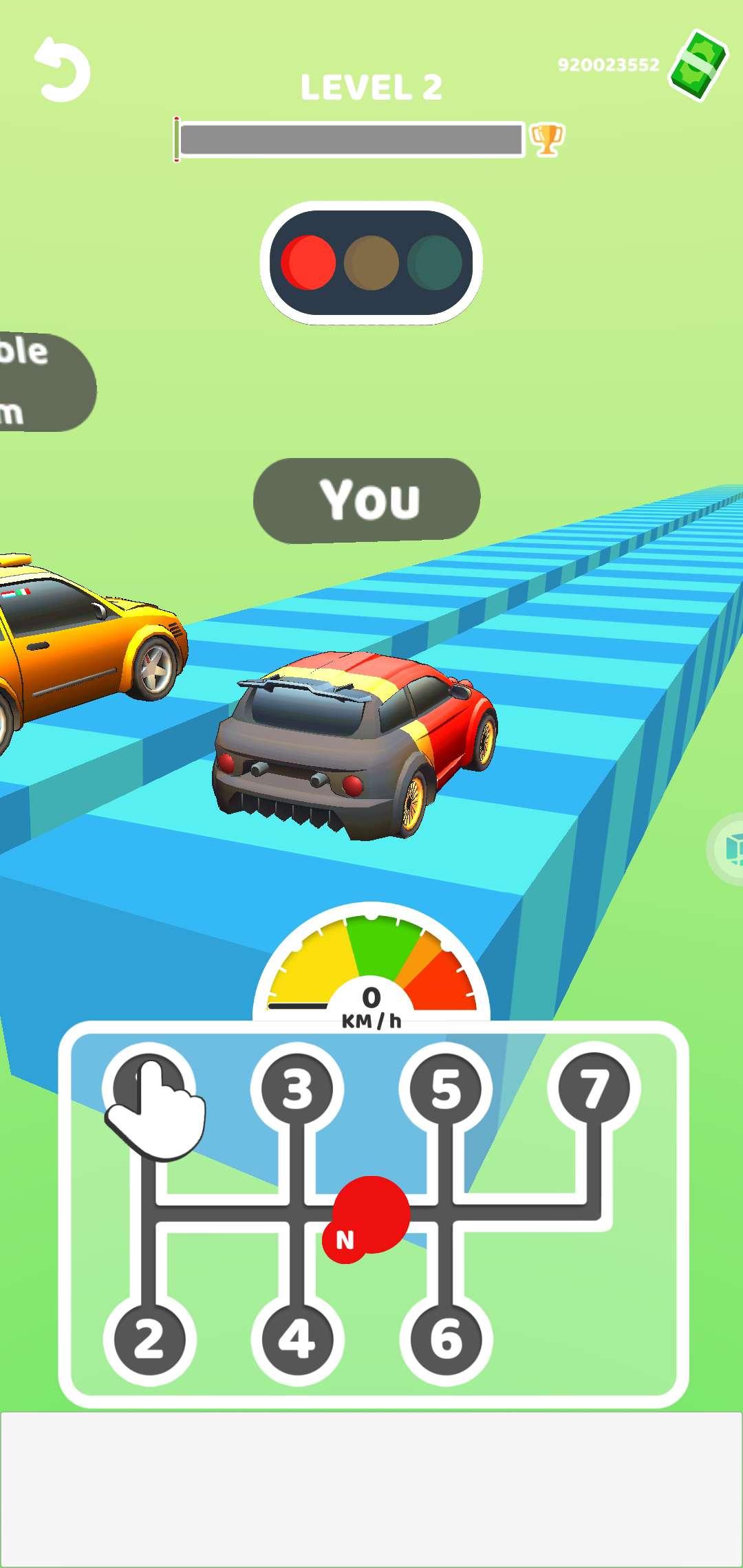Viewport: 743px width, 1568px height.
Task: Open the green cash stack icon
Action: [x=698, y=65]
